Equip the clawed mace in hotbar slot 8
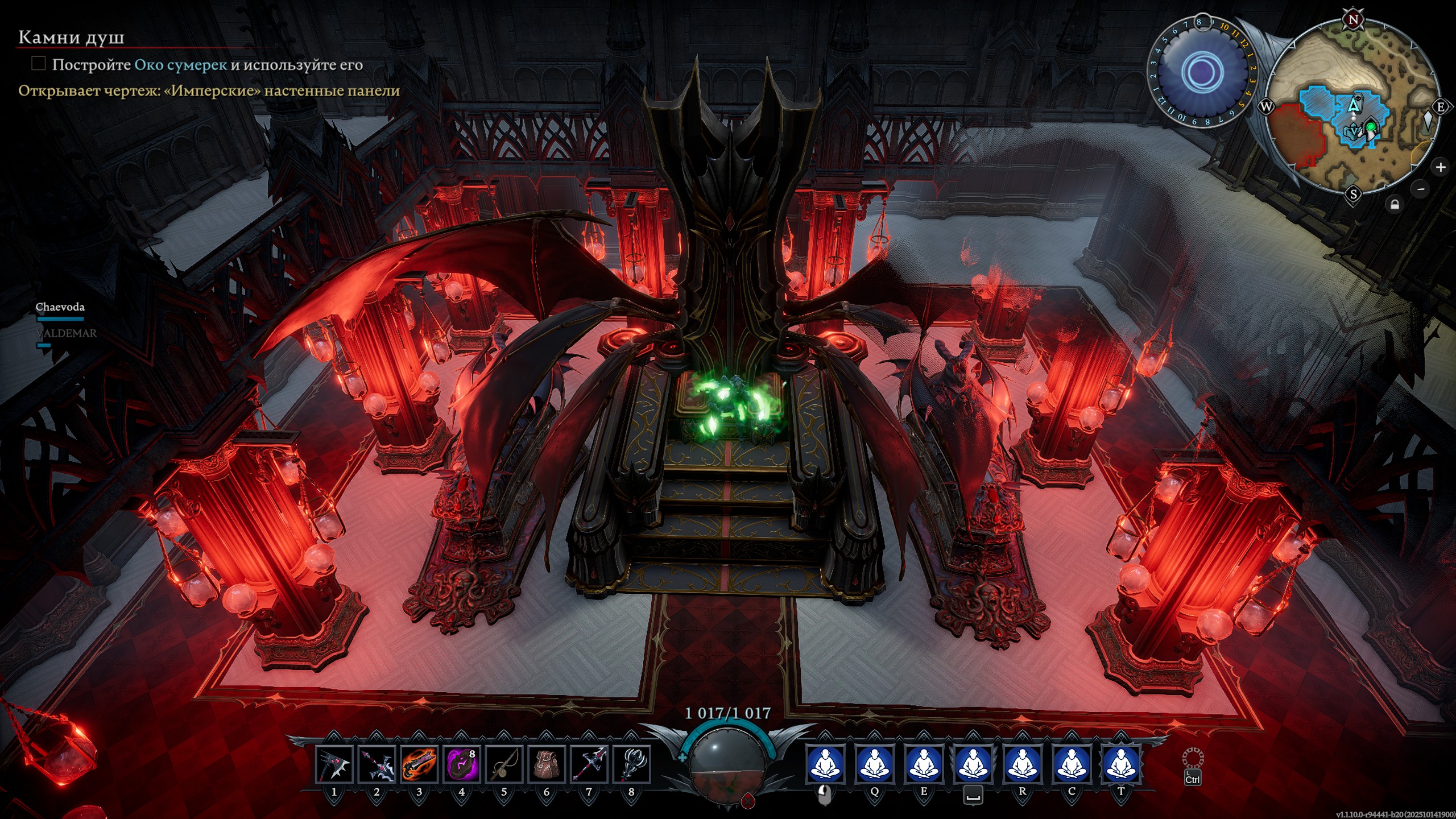The width and height of the screenshot is (1456, 819). [631, 764]
